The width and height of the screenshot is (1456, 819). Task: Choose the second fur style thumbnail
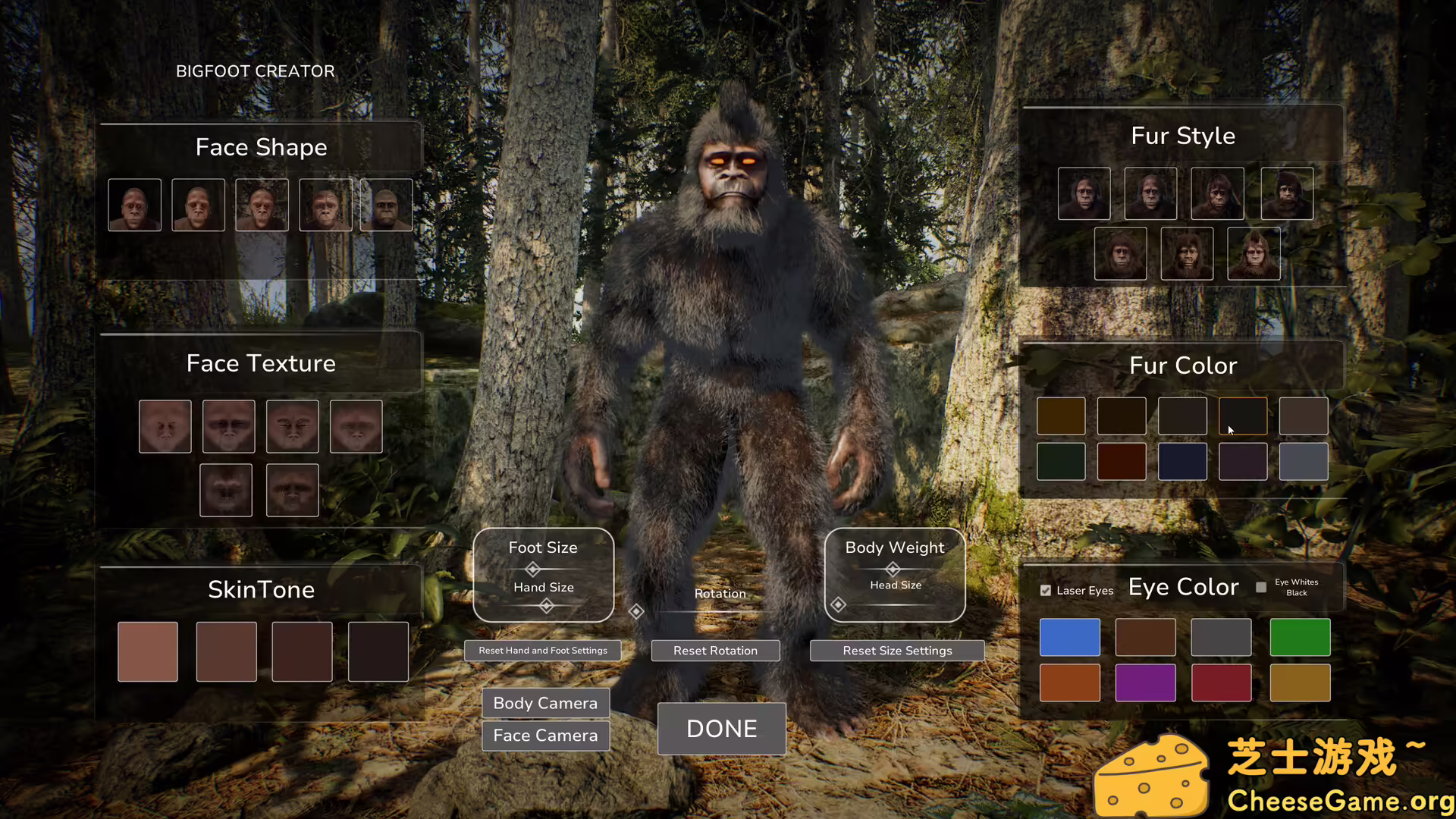coord(1150,193)
